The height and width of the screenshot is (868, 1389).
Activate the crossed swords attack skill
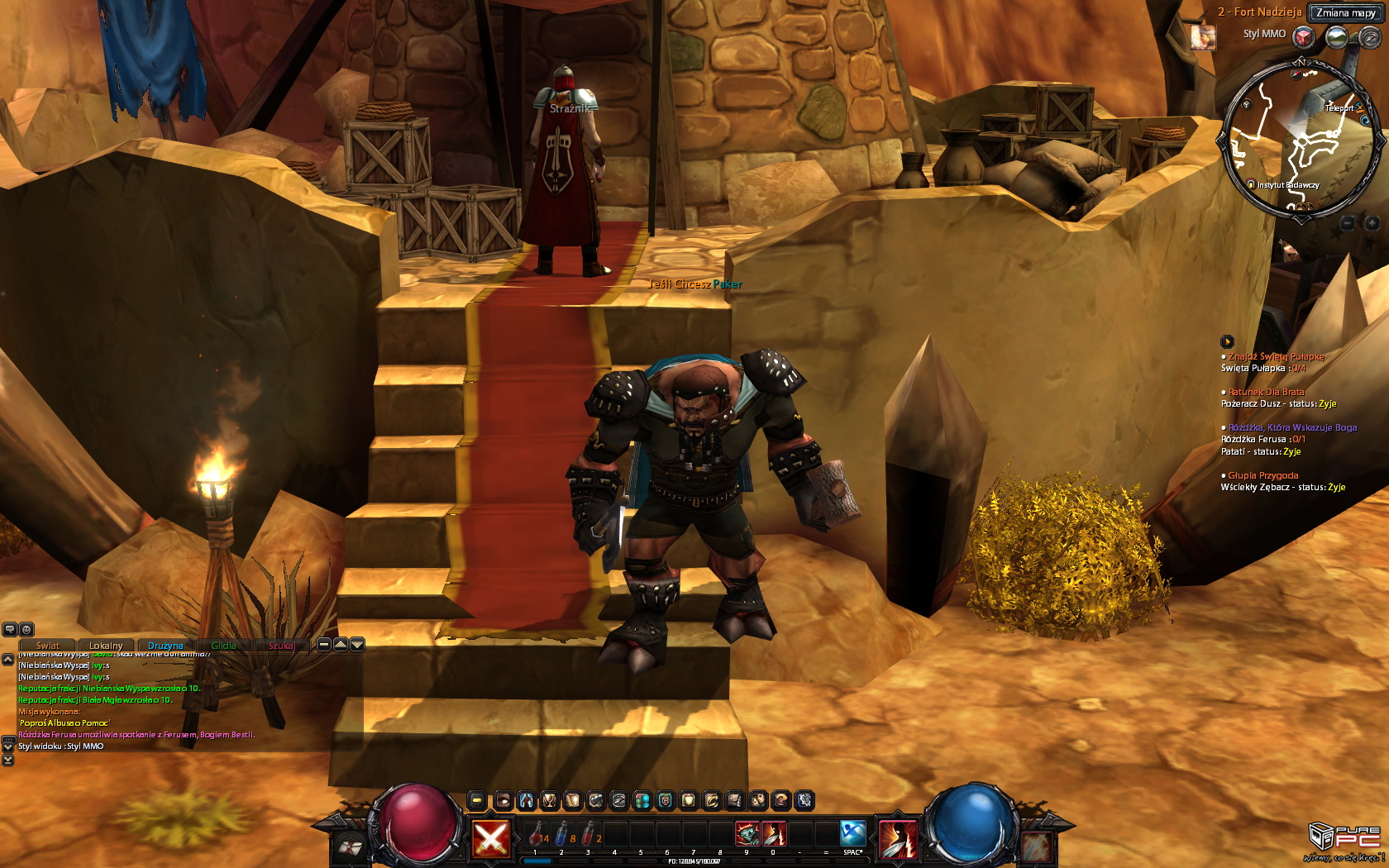[x=490, y=838]
